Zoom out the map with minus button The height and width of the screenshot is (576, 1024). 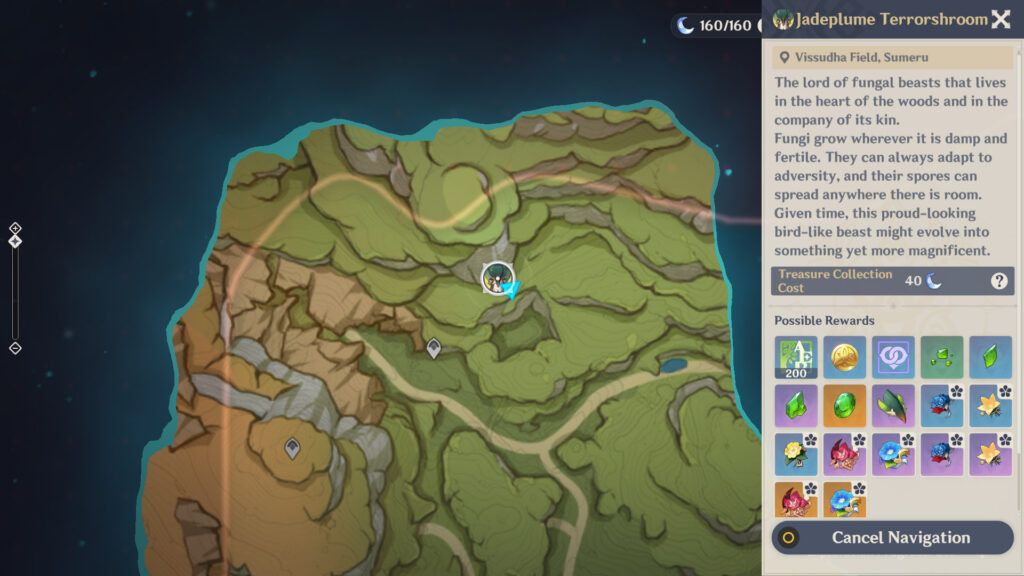15,348
